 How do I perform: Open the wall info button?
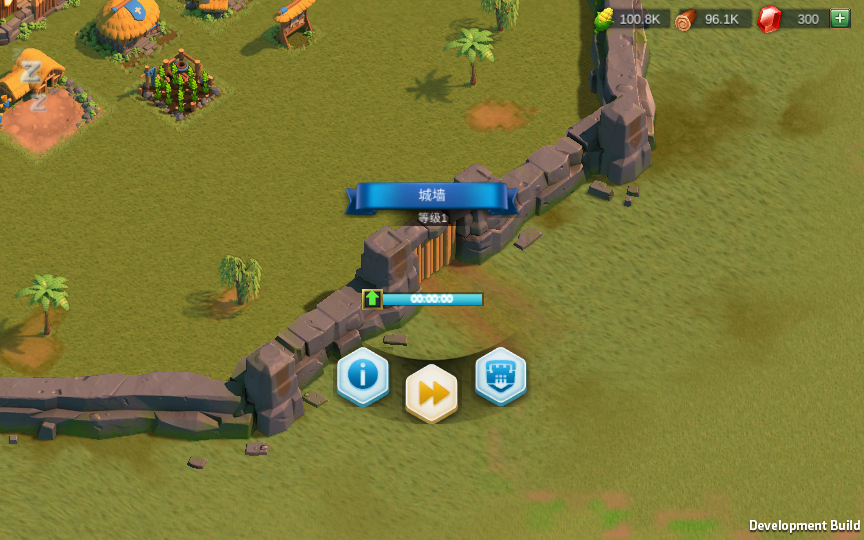click(x=362, y=376)
